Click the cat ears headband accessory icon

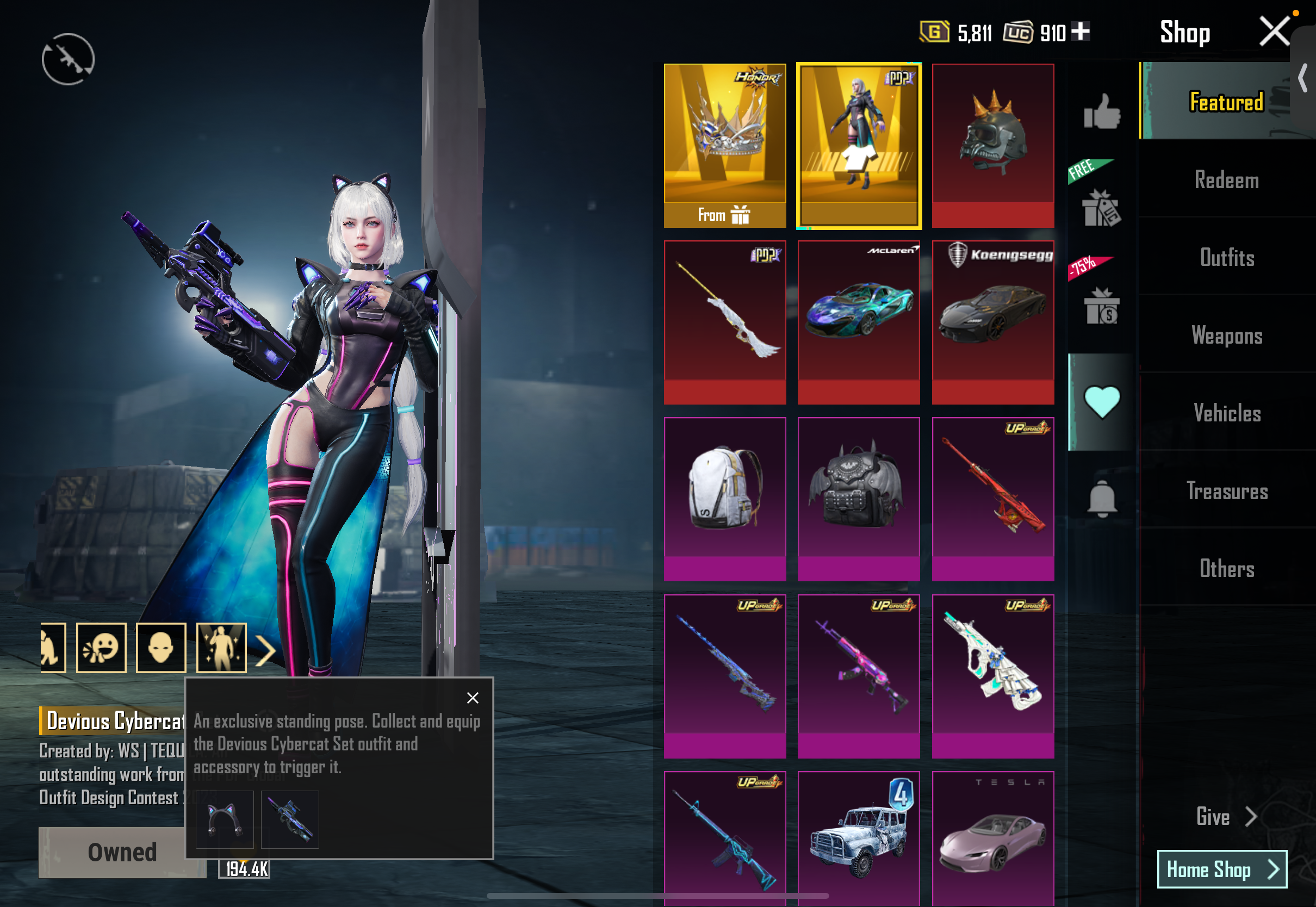(225, 819)
